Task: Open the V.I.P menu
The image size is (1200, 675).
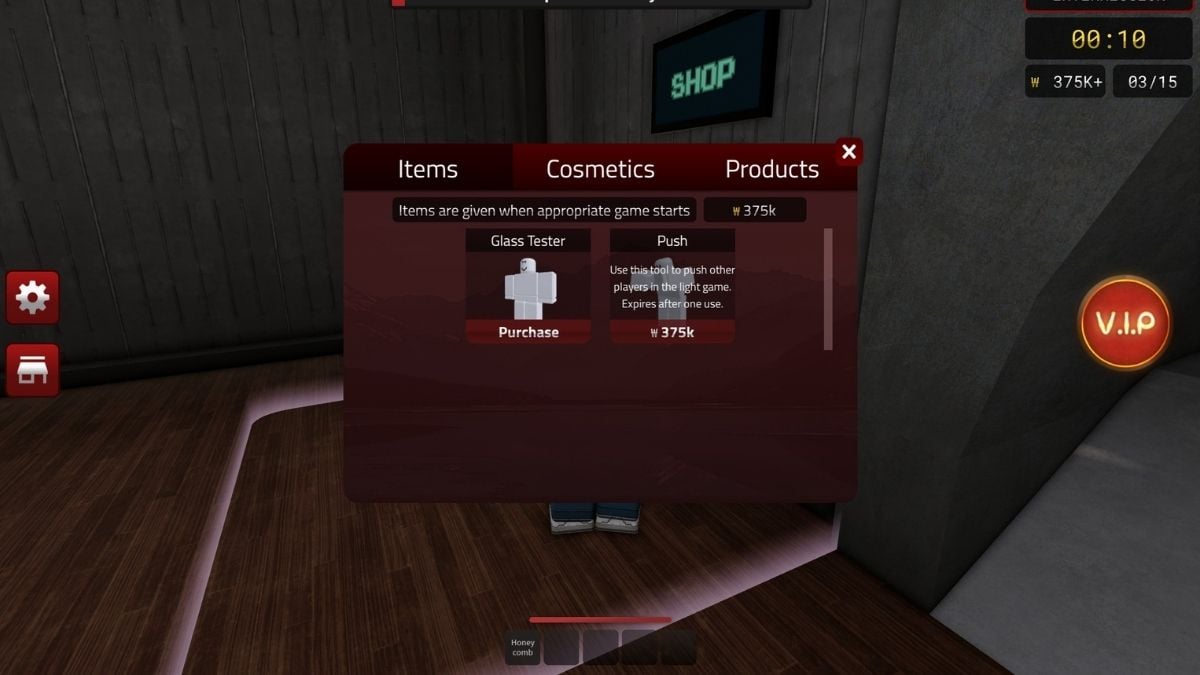Action: (1125, 322)
